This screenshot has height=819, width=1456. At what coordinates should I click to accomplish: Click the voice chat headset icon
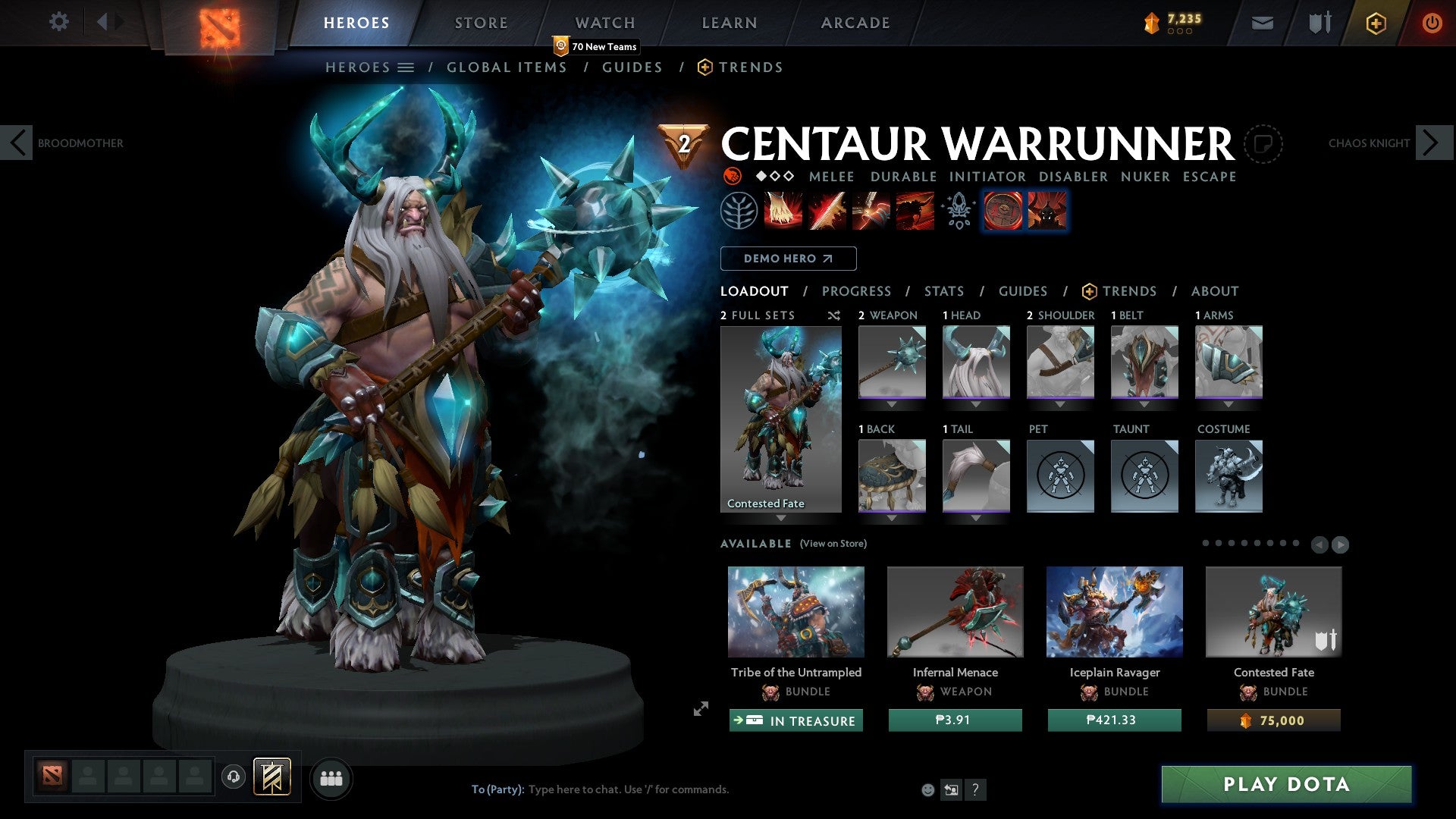click(x=233, y=778)
